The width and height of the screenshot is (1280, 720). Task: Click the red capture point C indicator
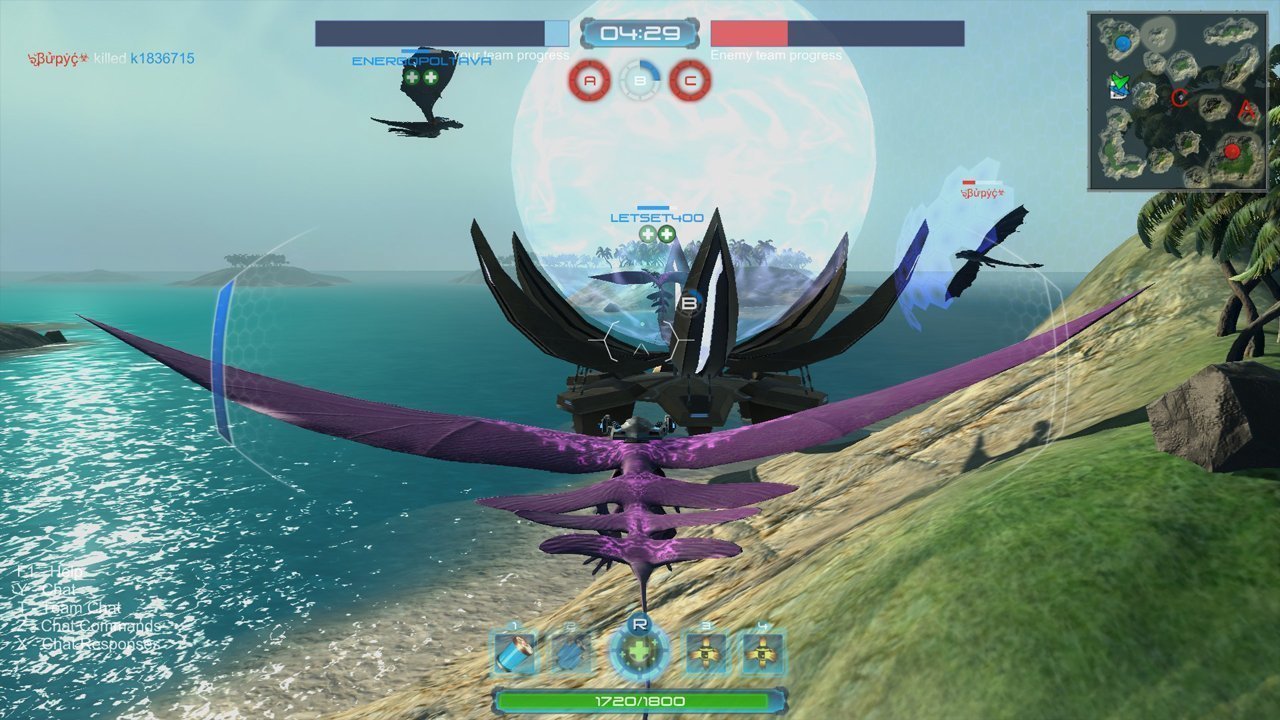tap(689, 81)
